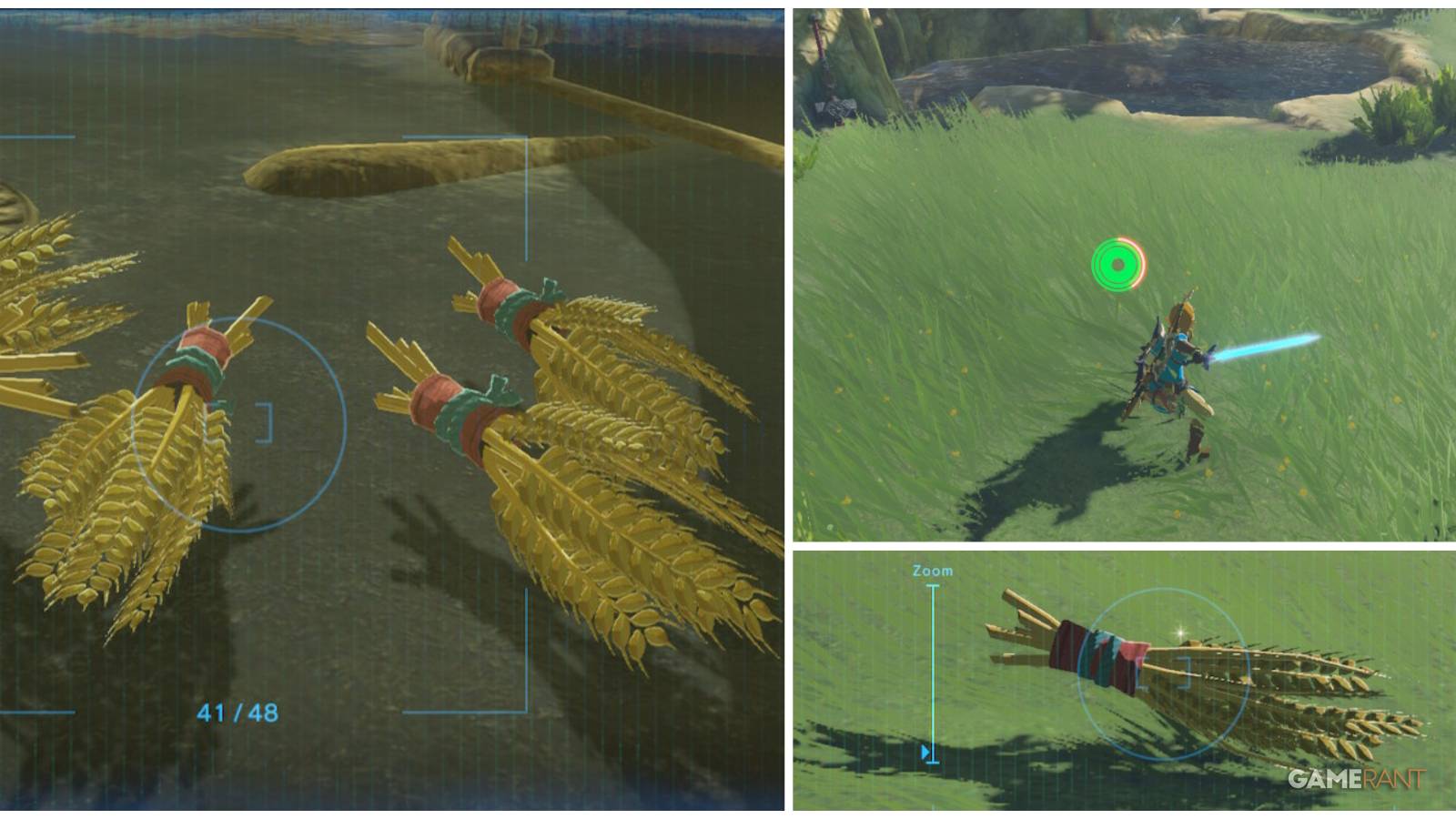The image size is (1456, 819).
Task: Select the Zoom label above the slider
Action: [x=930, y=570]
